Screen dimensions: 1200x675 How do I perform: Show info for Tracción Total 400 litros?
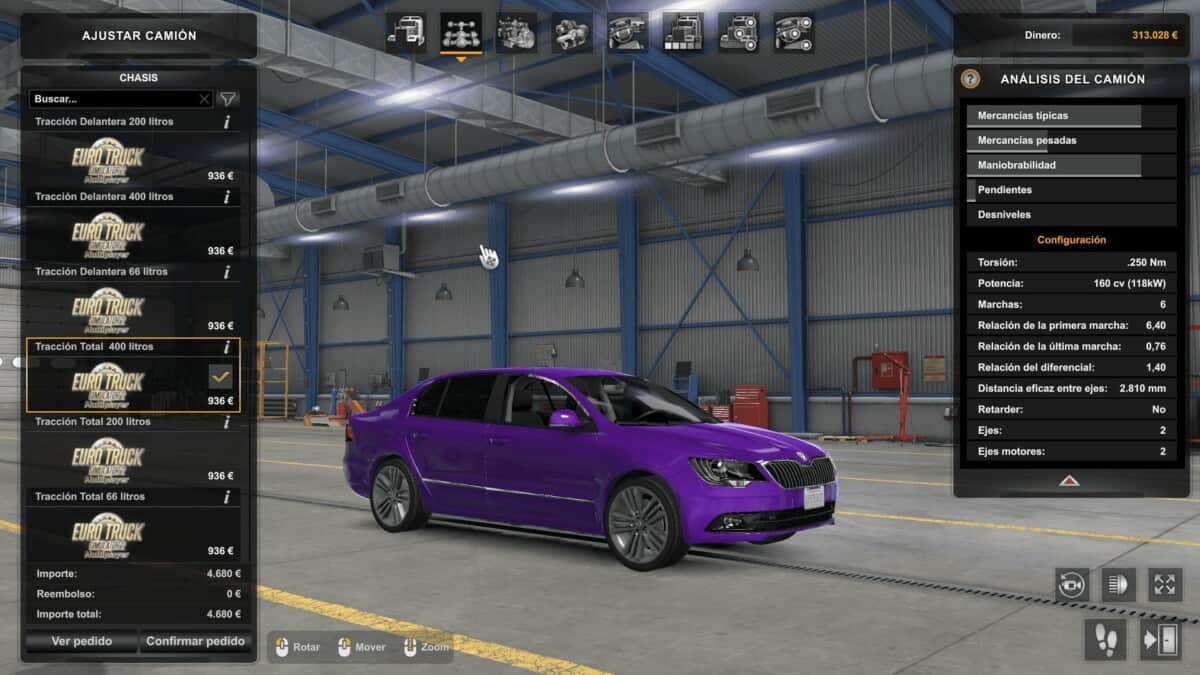point(227,347)
